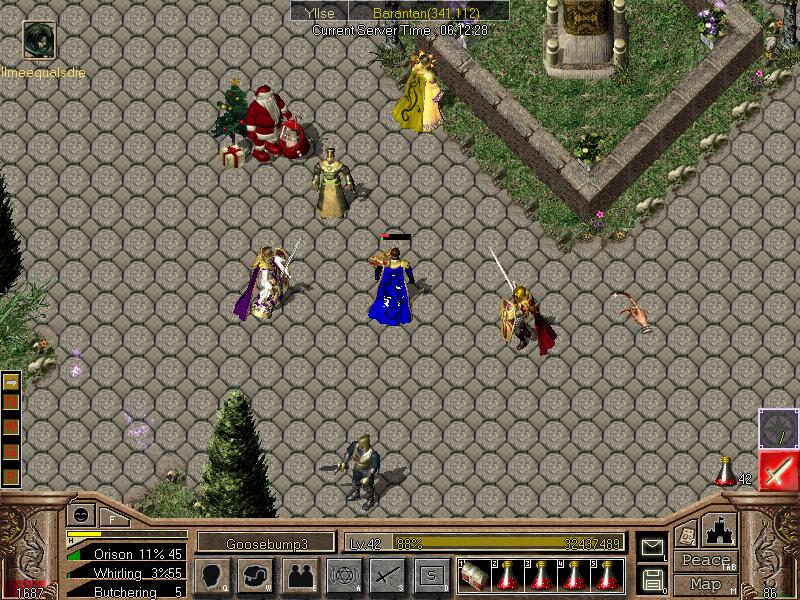Click the smiley face emote button

[79, 516]
